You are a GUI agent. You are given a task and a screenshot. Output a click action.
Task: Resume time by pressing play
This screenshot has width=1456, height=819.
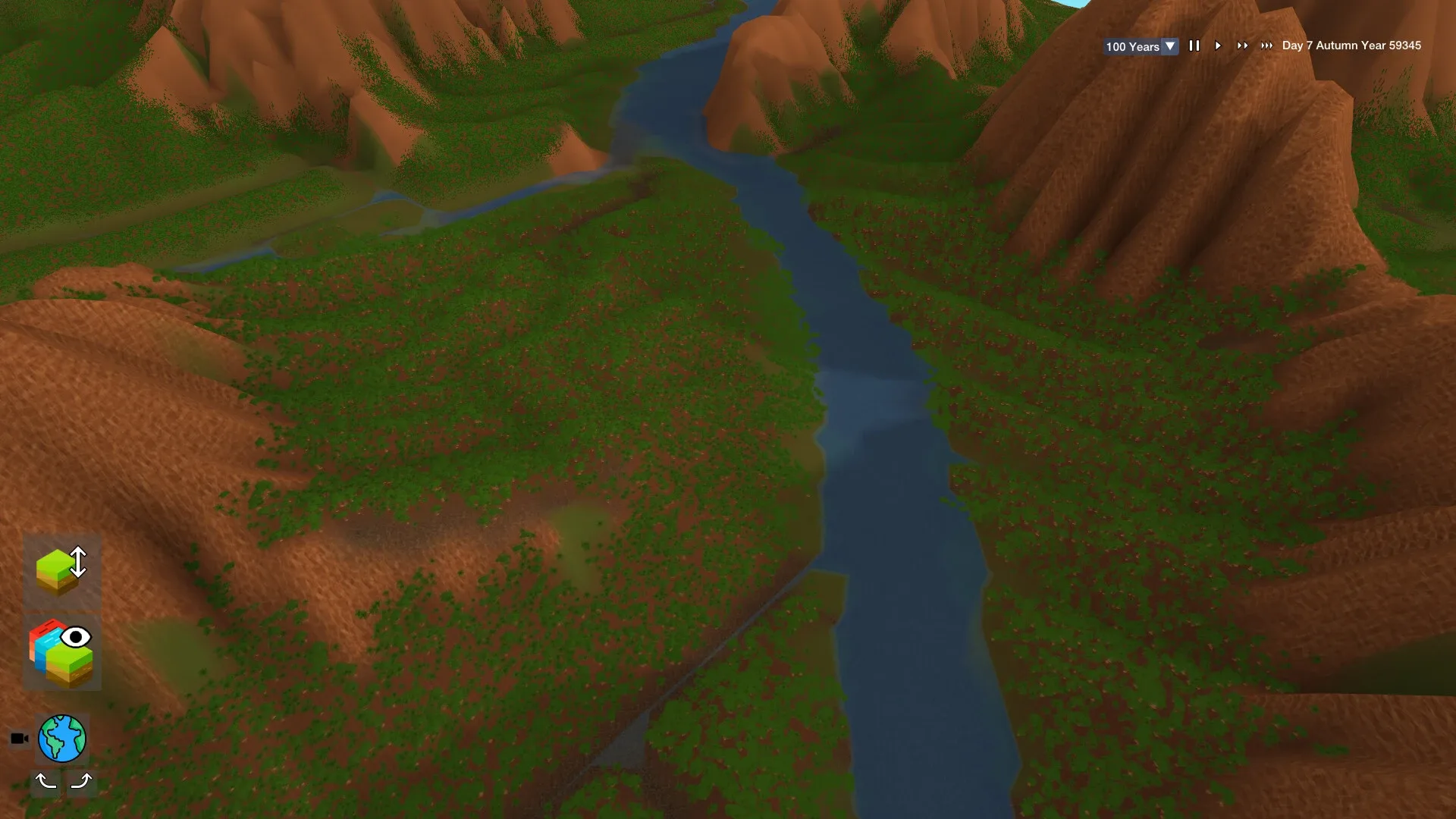point(1218,45)
